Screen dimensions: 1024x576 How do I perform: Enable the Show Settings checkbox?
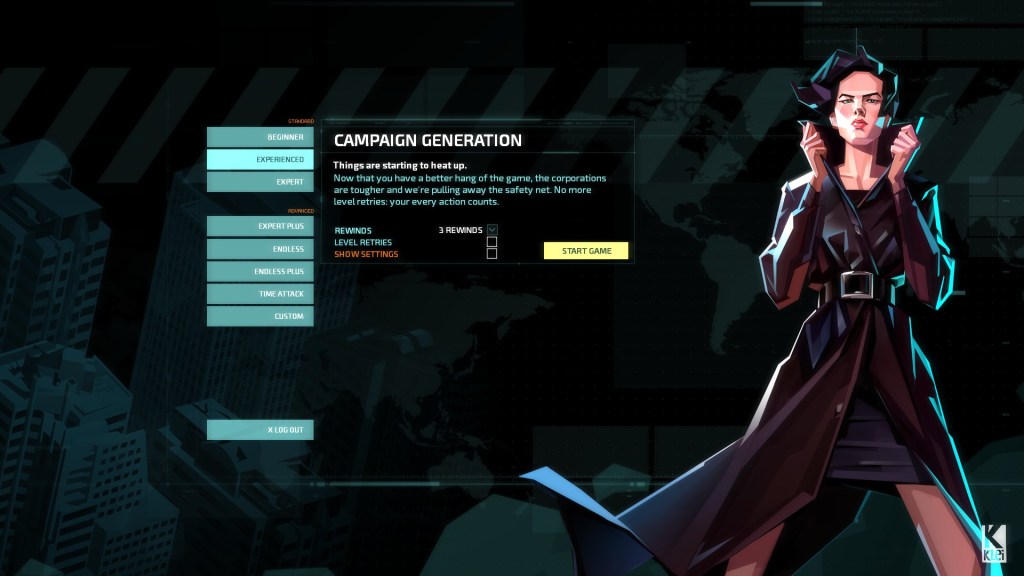(x=492, y=254)
